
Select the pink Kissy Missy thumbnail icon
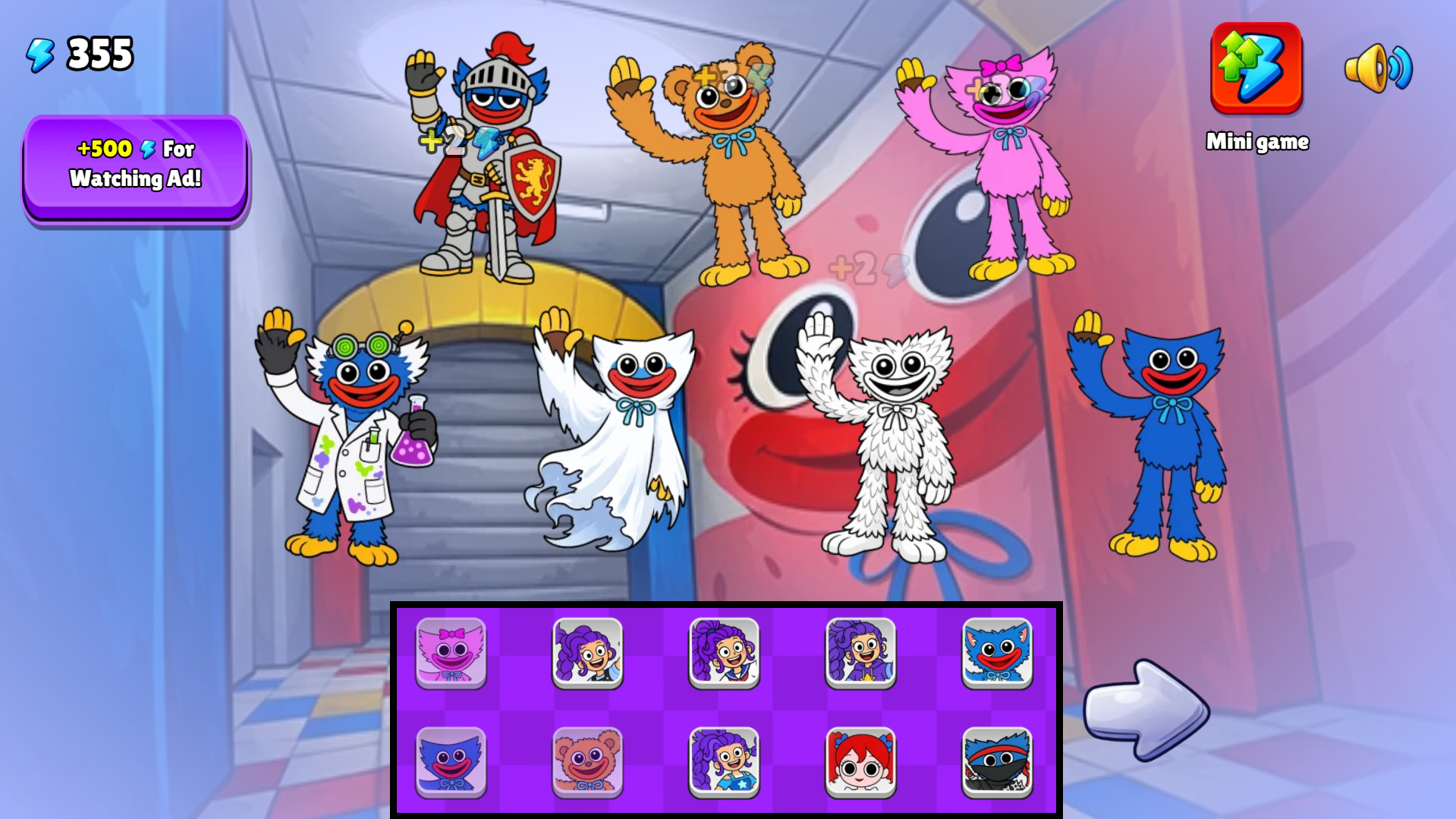pyautogui.click(x=453, y=653)
